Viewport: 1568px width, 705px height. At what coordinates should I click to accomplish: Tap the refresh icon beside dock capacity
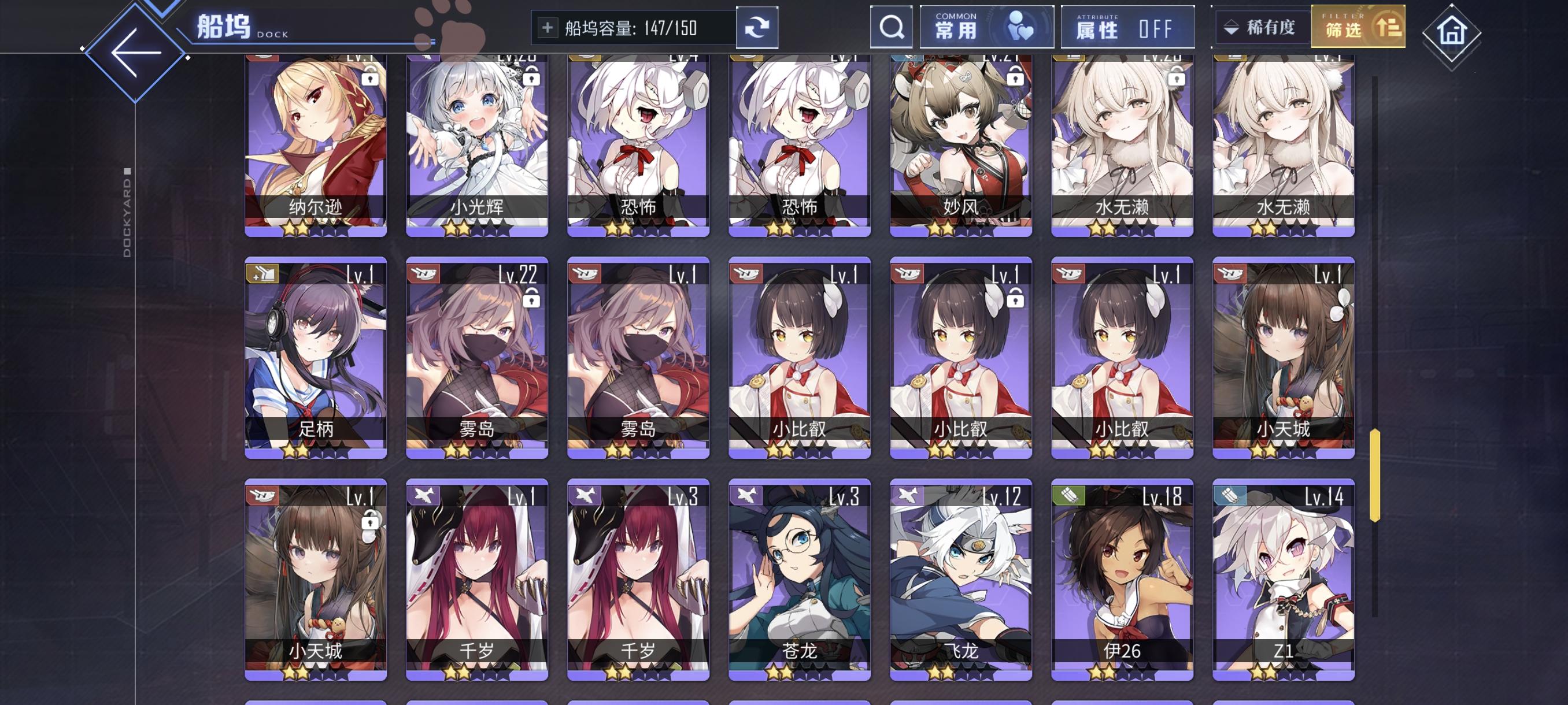[757, 27]
